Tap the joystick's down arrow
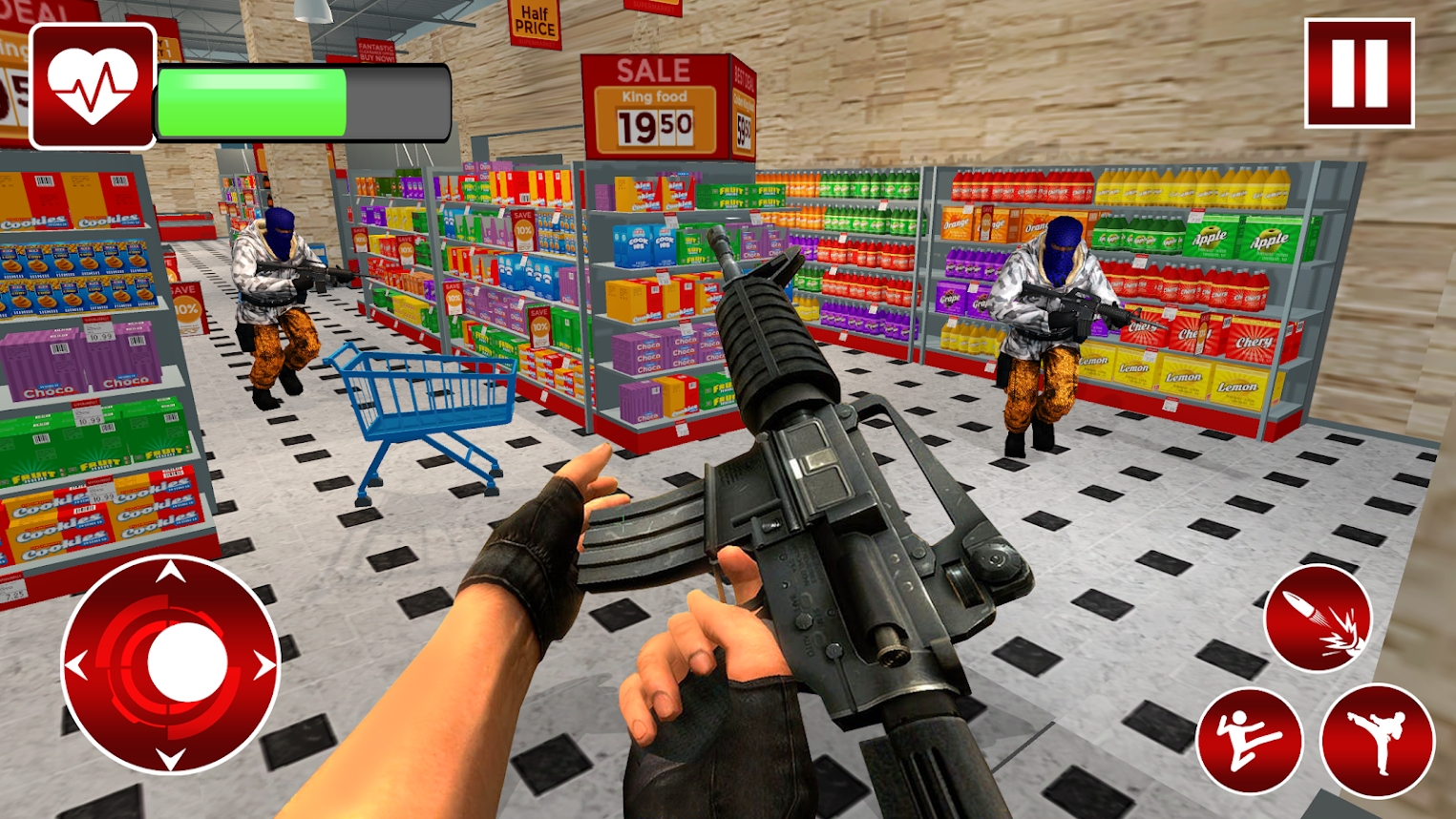Screen dimensions: 1456x819 pyautogui.click(x=171, y=758)
